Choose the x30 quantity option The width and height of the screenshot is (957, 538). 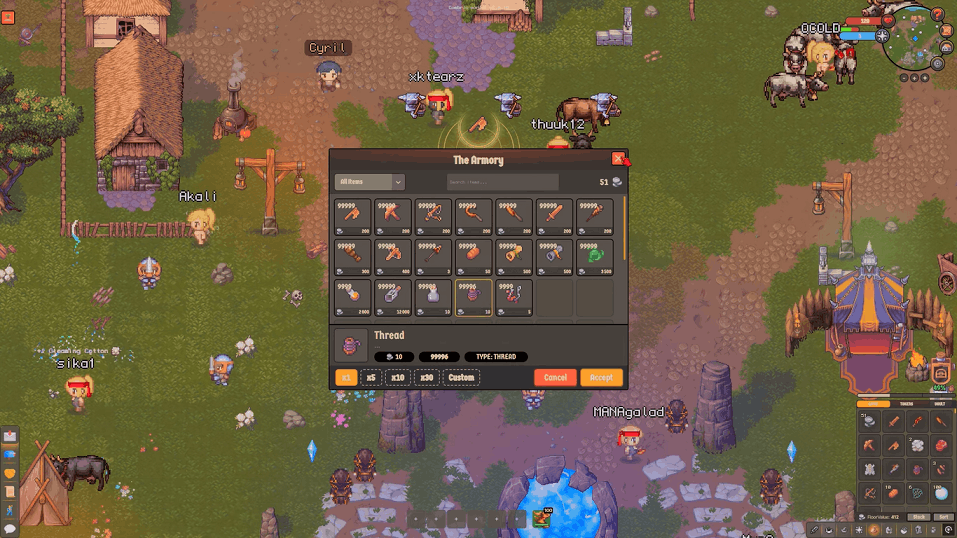pos(426,377)
